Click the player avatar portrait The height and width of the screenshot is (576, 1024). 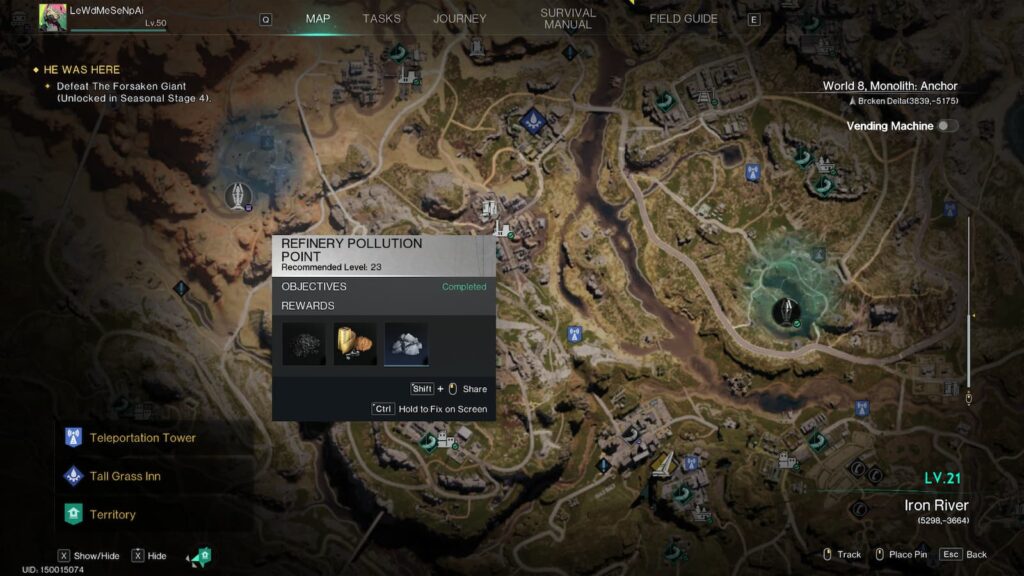pos(53,16)
